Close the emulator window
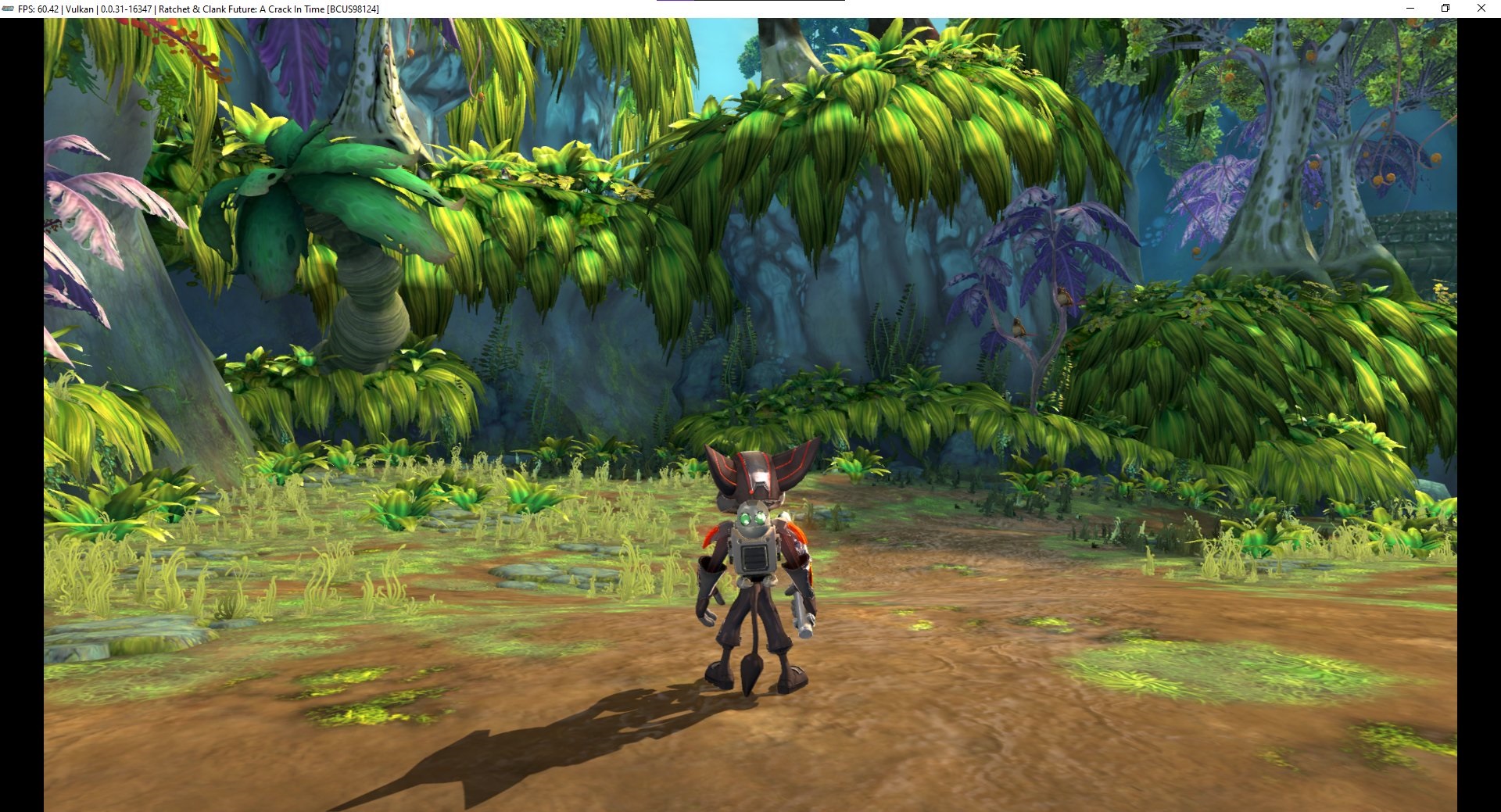The width and height of the screenshot is (1501, 812). coord(1481,9)
